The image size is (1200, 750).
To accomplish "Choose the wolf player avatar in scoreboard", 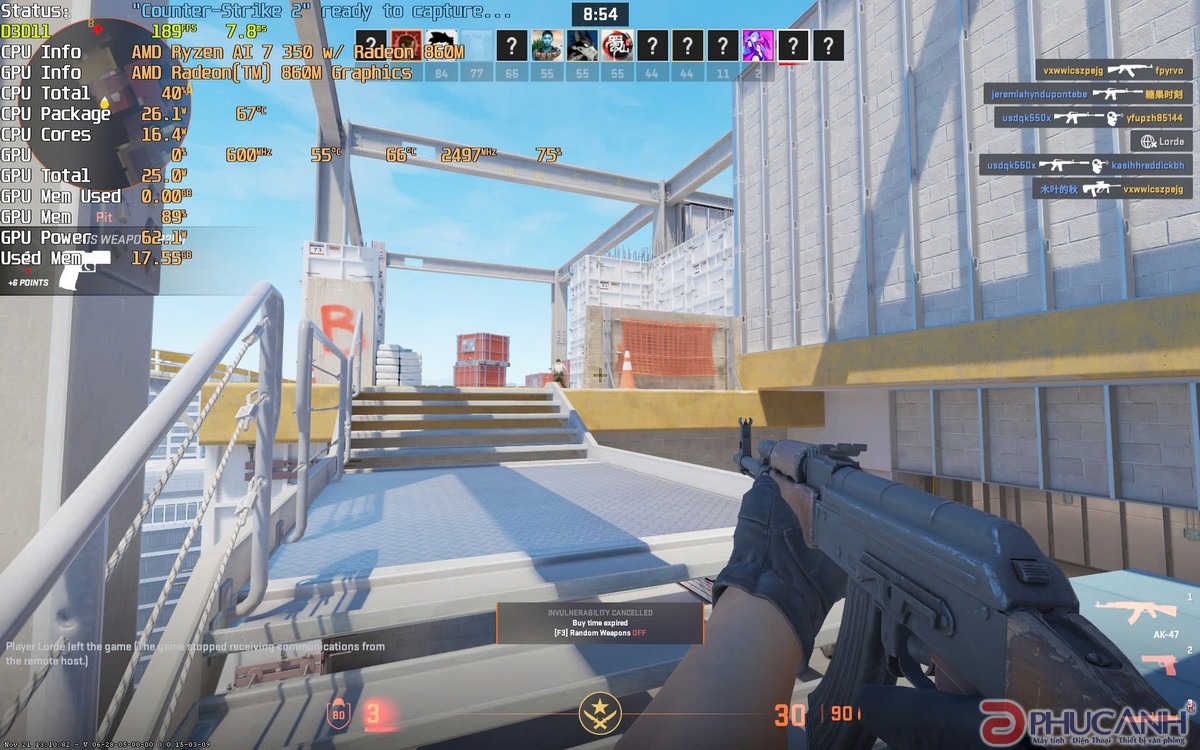I will click(582, 45).
